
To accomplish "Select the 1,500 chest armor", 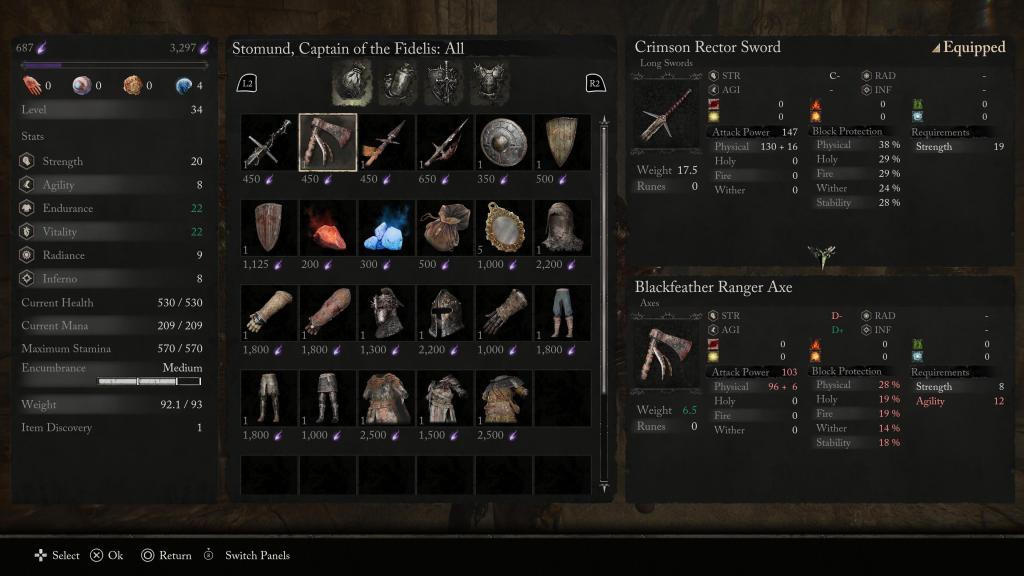I will coord(445,398).
